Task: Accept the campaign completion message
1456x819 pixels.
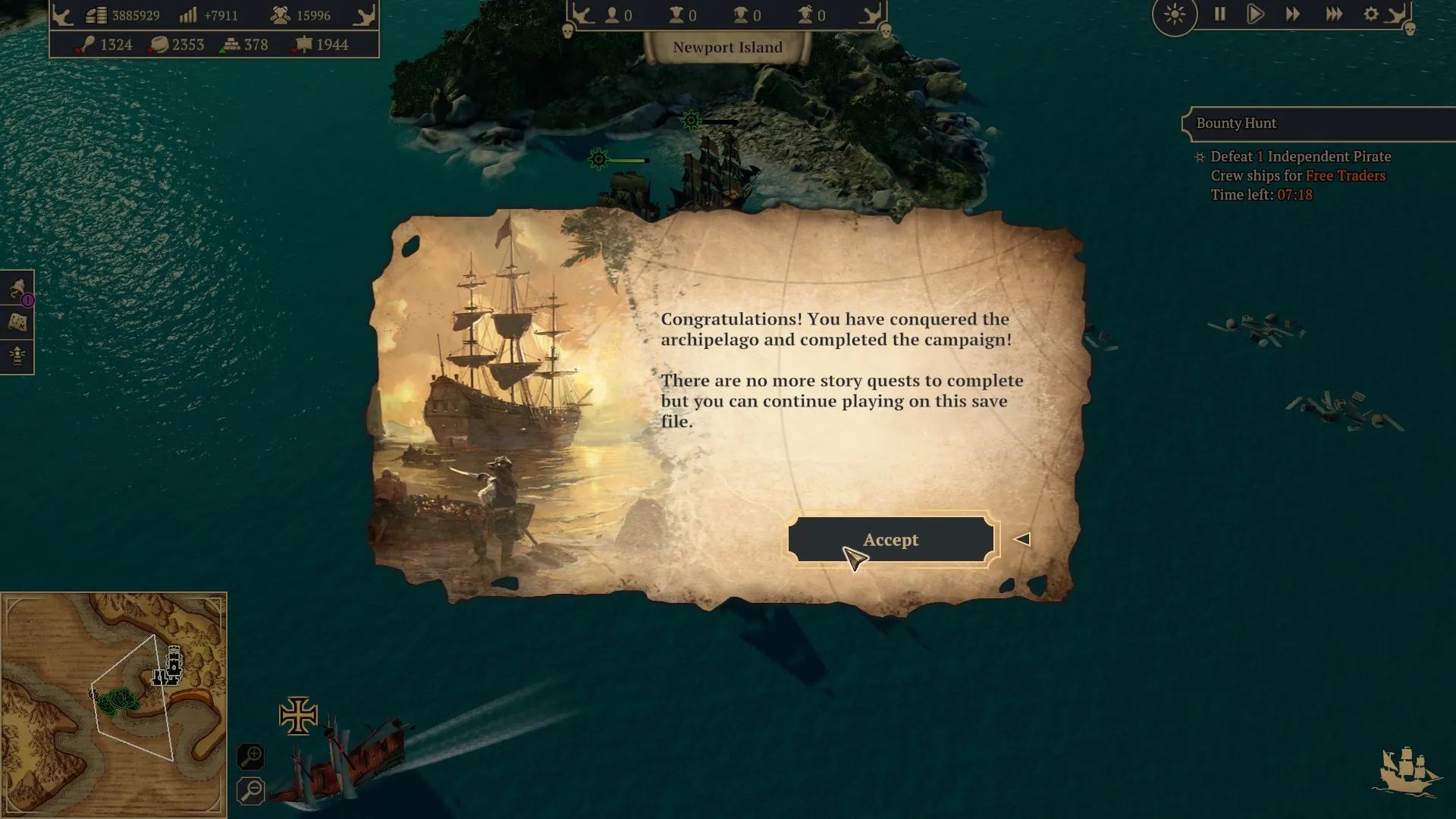Action: pyautogui.click(x=890, y=540)
